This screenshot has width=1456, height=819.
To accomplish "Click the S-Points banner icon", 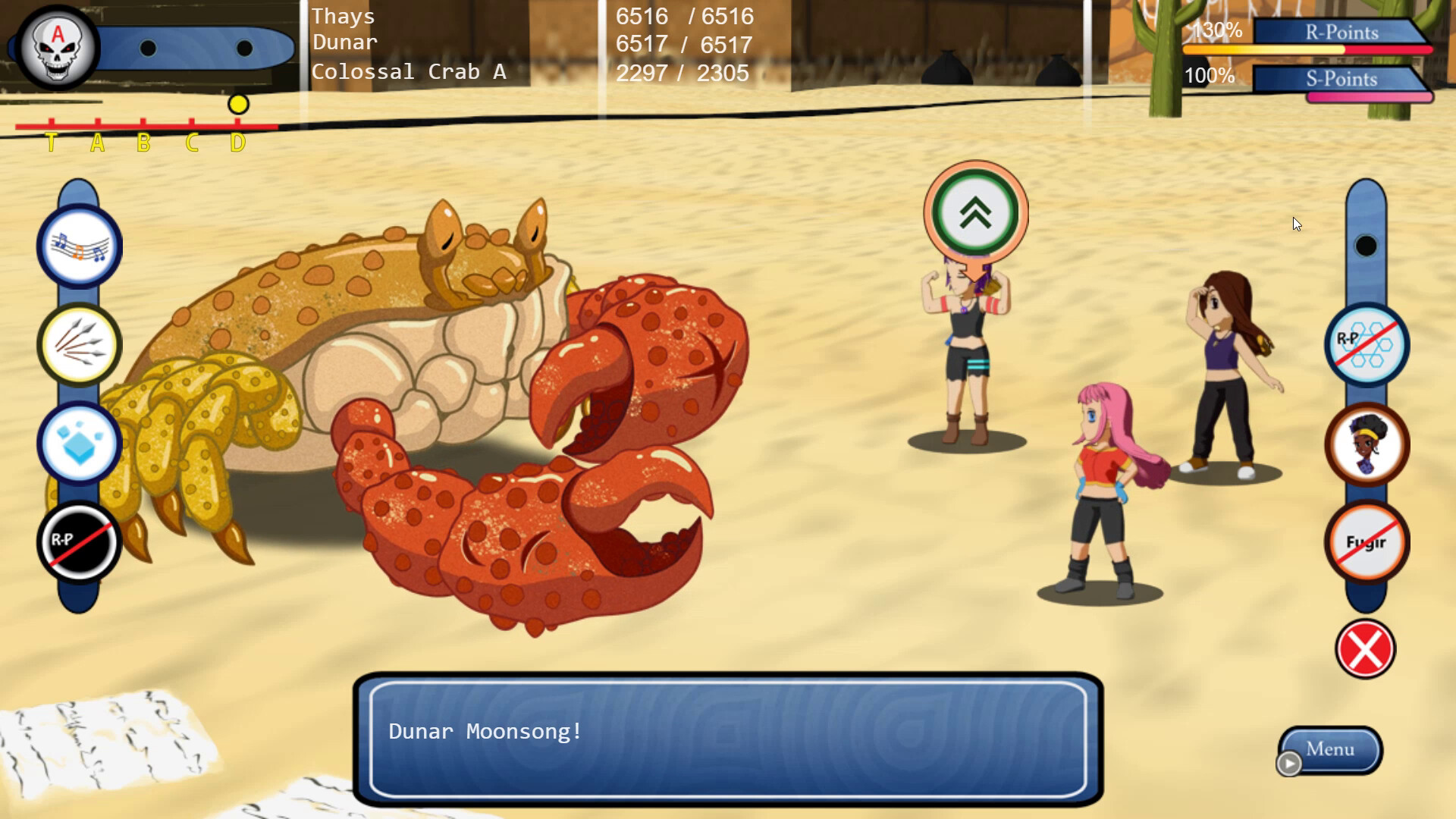I will pos(1338,78).
